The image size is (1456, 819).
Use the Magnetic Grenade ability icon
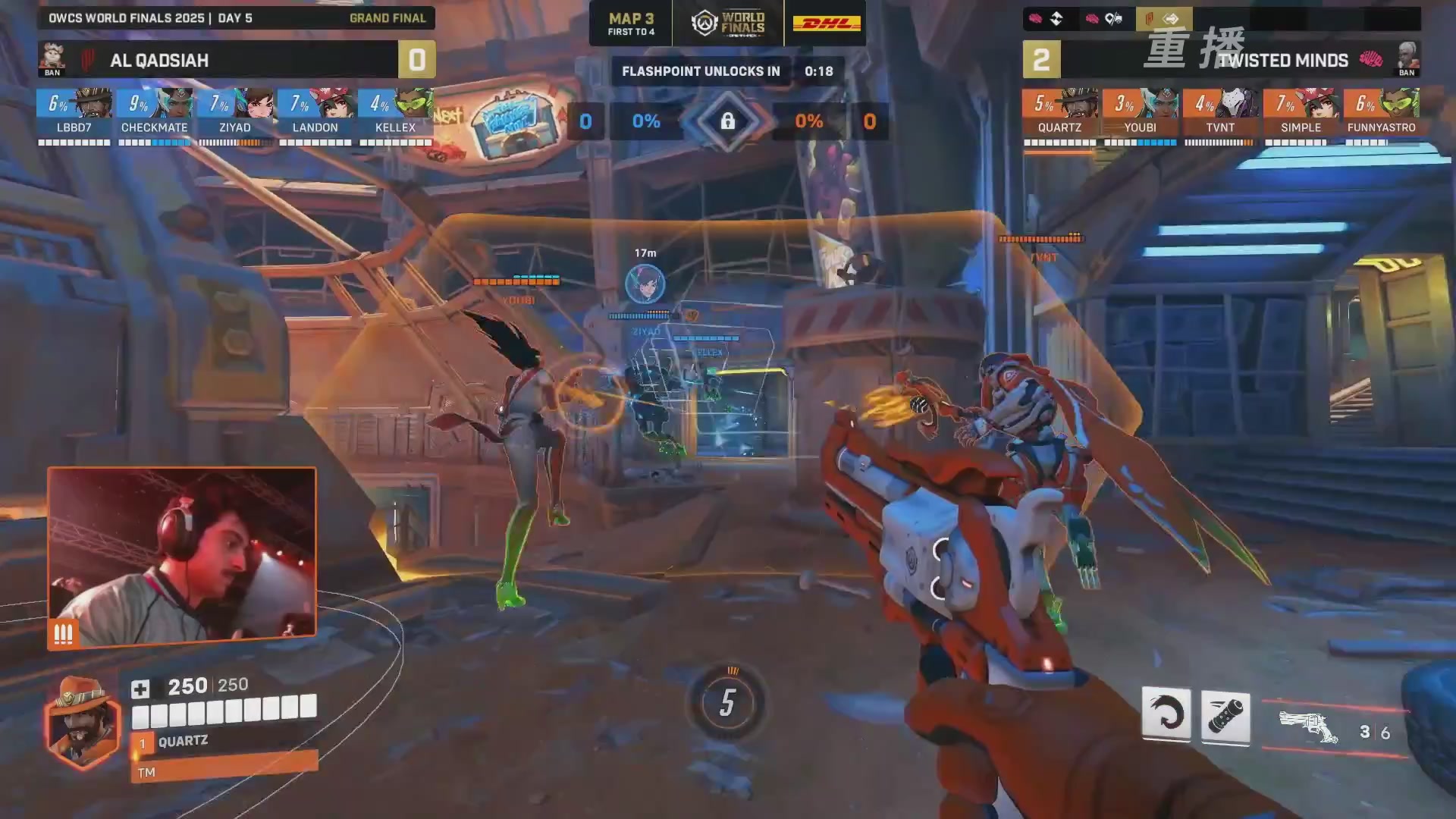pyautogui.click(x=1225, y=716)
